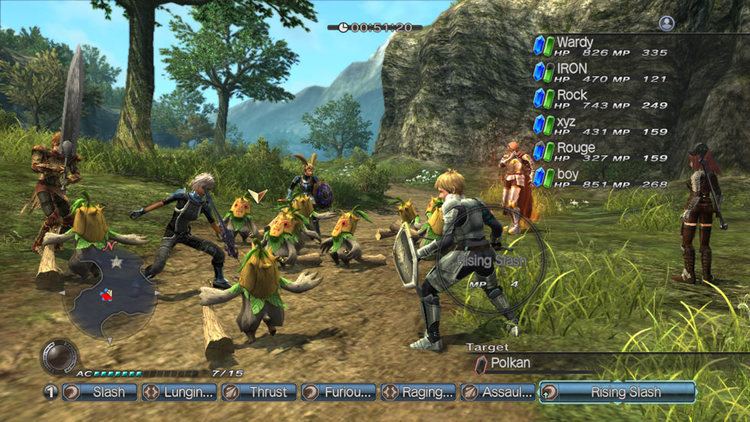Image resolution: width=750 pixels, height=422 pixels.
Task: Use the Furiou... skill slot
Action: pyautogui.click(x=338, y=392)
